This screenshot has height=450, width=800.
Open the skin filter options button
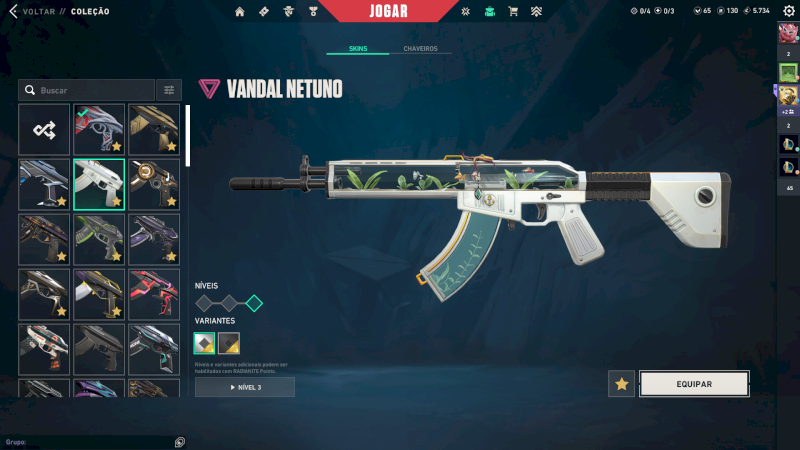click(x=169, y=90)
